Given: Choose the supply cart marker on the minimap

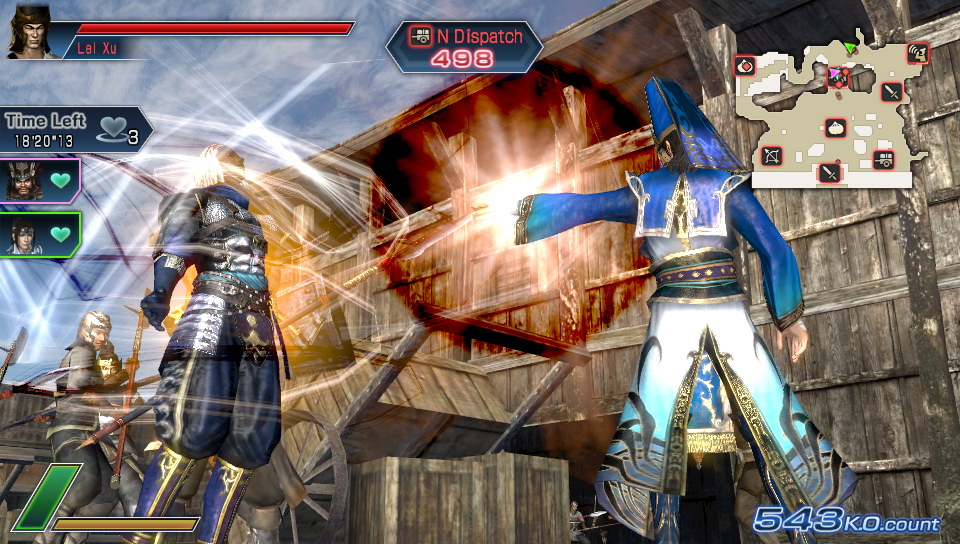Looking at the screenshot, I should 884,159.
